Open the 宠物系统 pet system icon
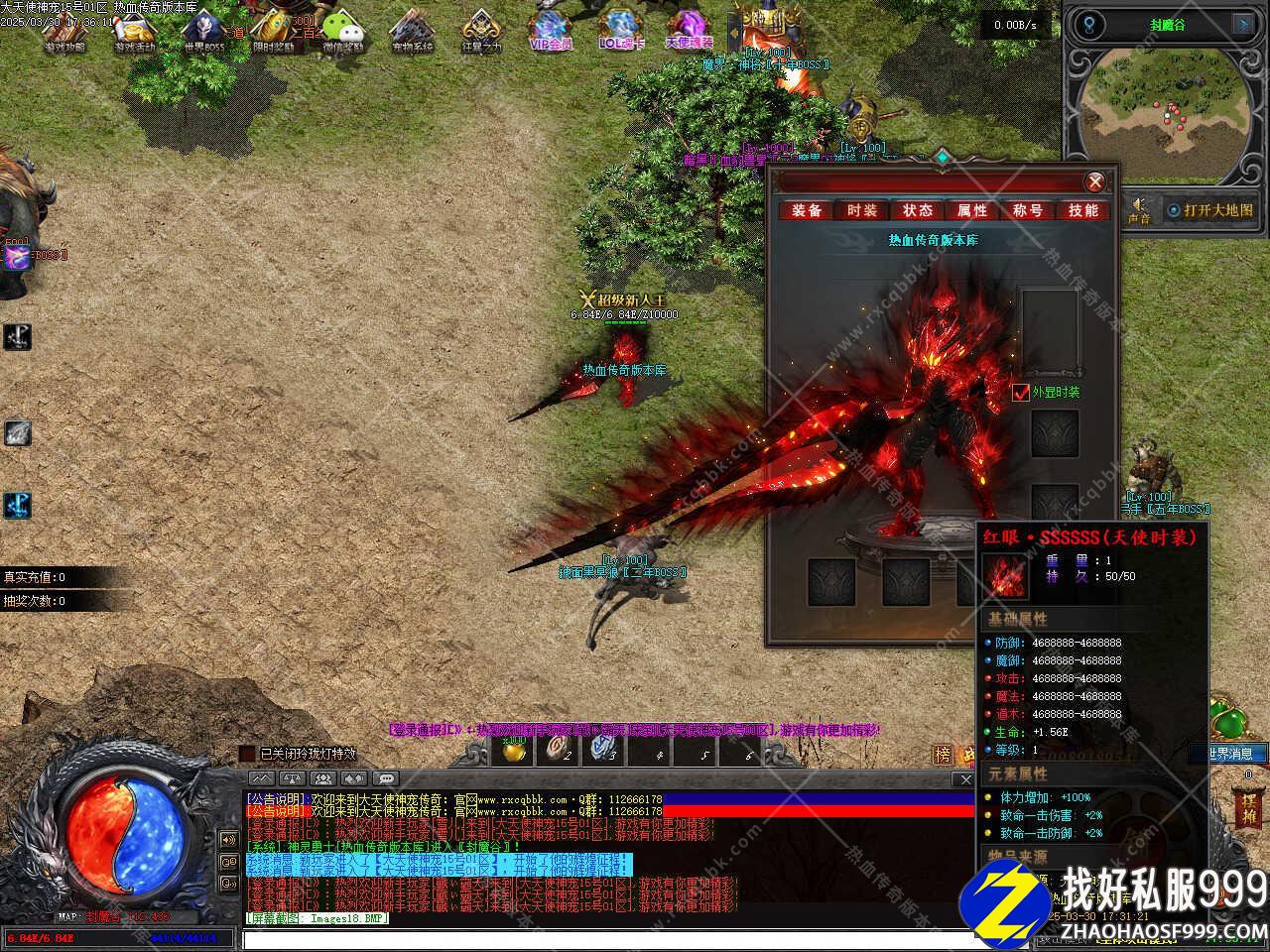The width and height of the screenshot is (1270, 952). (x=412, y=30)
